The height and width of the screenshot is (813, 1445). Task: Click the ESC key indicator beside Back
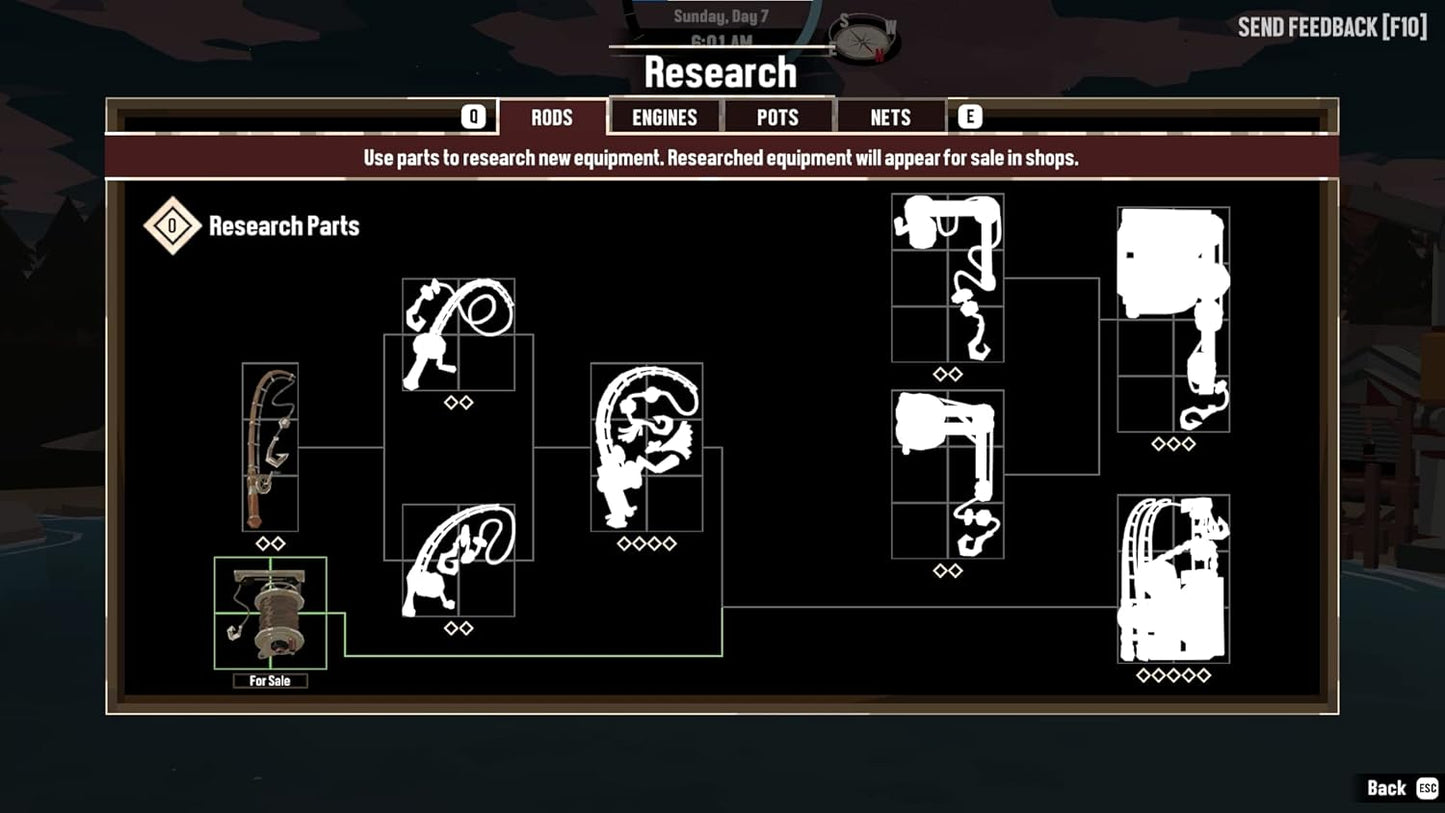tap(1429, 788)
